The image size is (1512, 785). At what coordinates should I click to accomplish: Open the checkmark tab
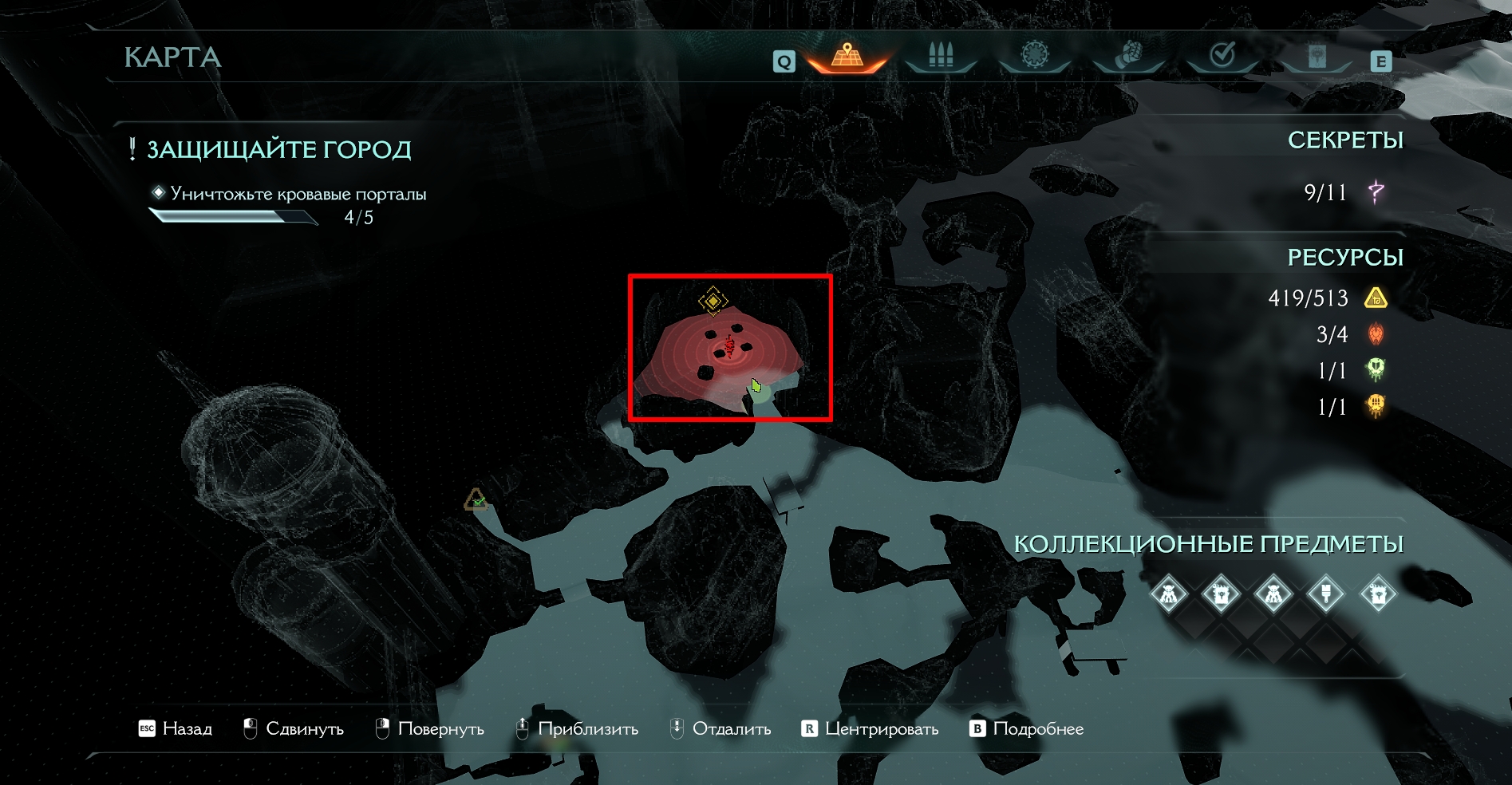coord(1222,56)
